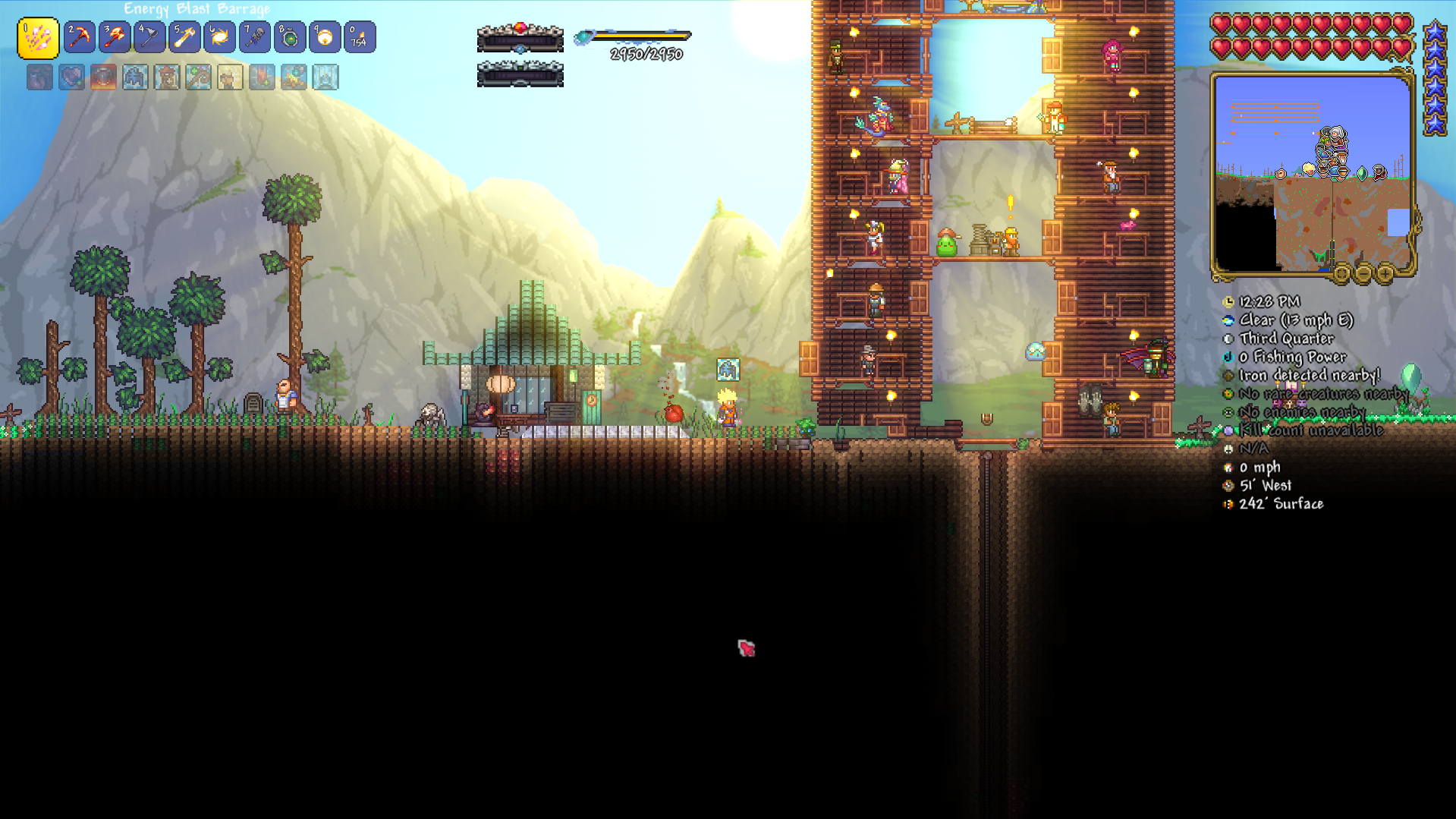
Task: Pick the glowing energy orb in slot 6
Action: click(x=219, y=37)
